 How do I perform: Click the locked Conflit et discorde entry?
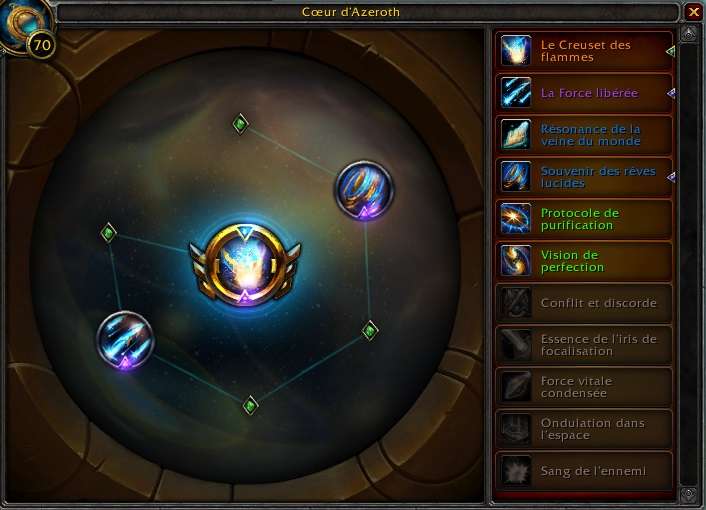point(583,303)
